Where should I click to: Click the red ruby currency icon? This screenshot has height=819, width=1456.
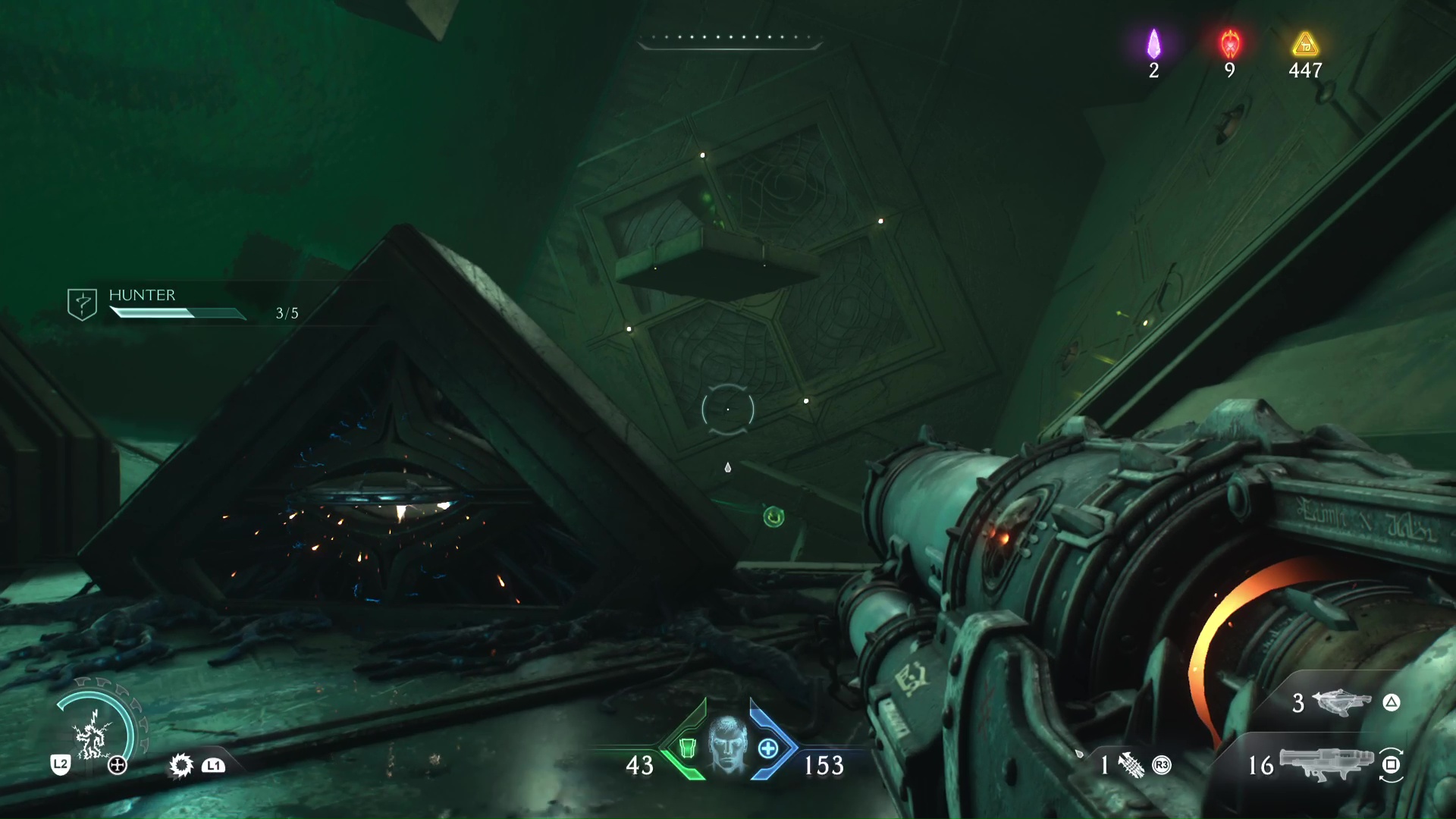point(1230,45)
